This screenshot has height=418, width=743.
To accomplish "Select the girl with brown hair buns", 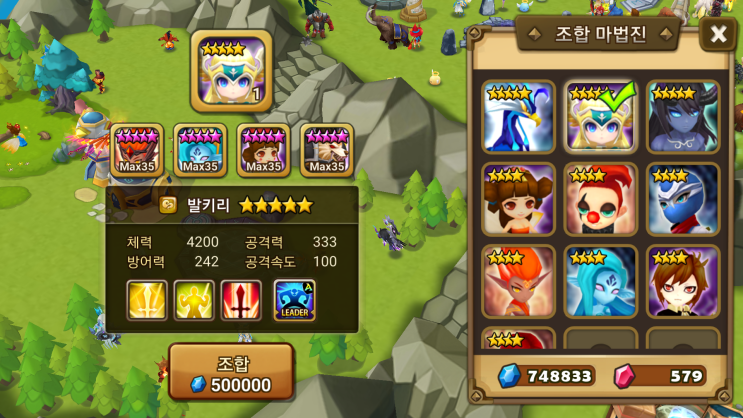I will (x=519, y=199).
